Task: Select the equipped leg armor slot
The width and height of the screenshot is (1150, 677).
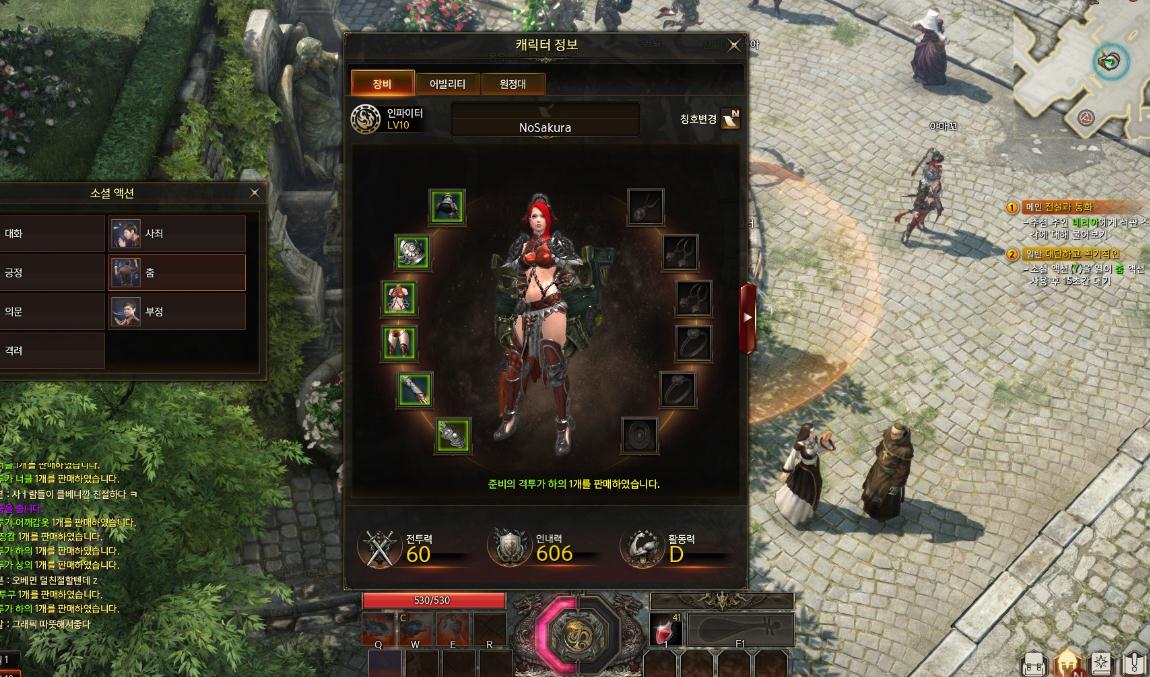Action: pyautogui.click(x=399, y=342)
